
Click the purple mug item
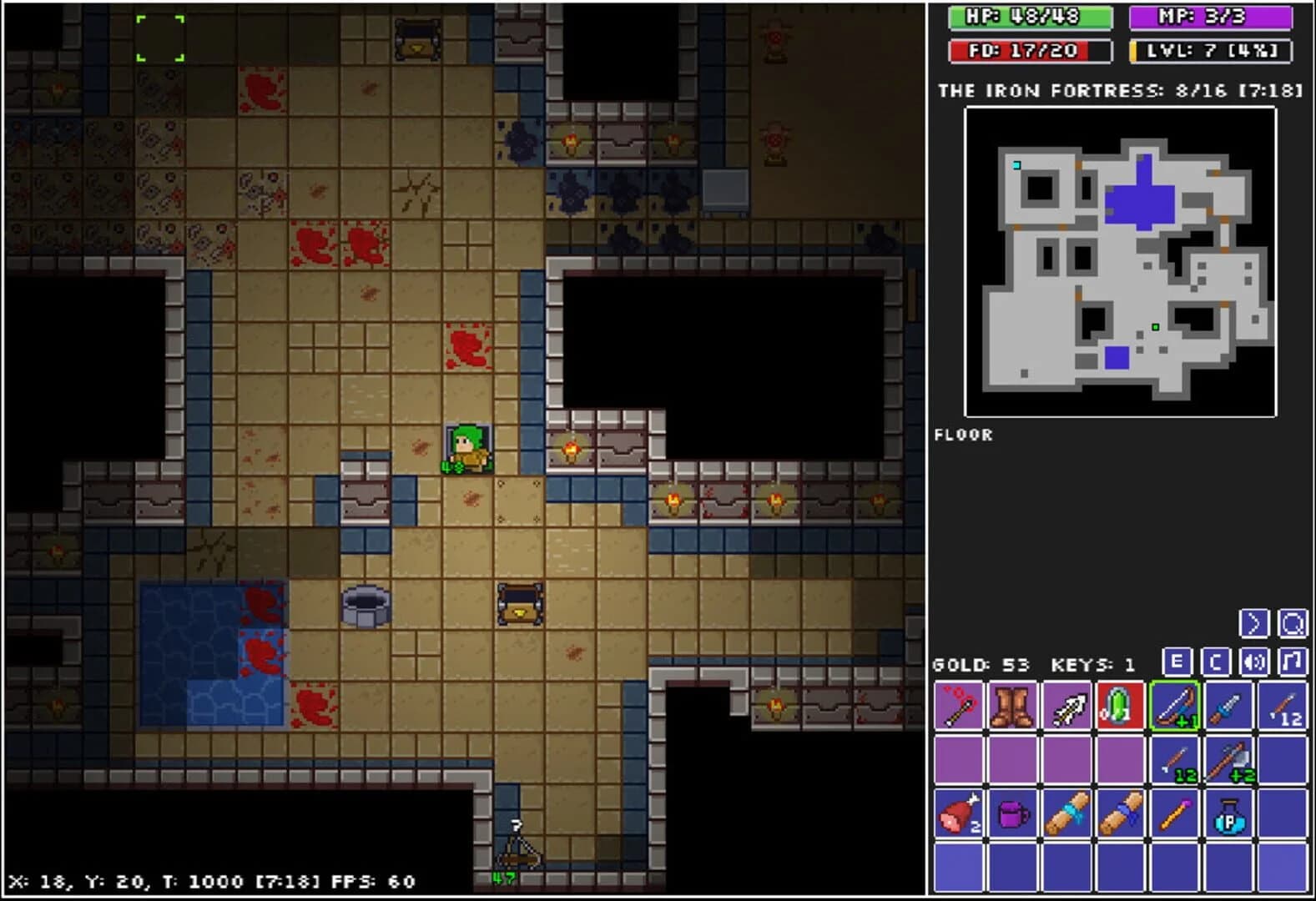click(x=1012, y=813)
